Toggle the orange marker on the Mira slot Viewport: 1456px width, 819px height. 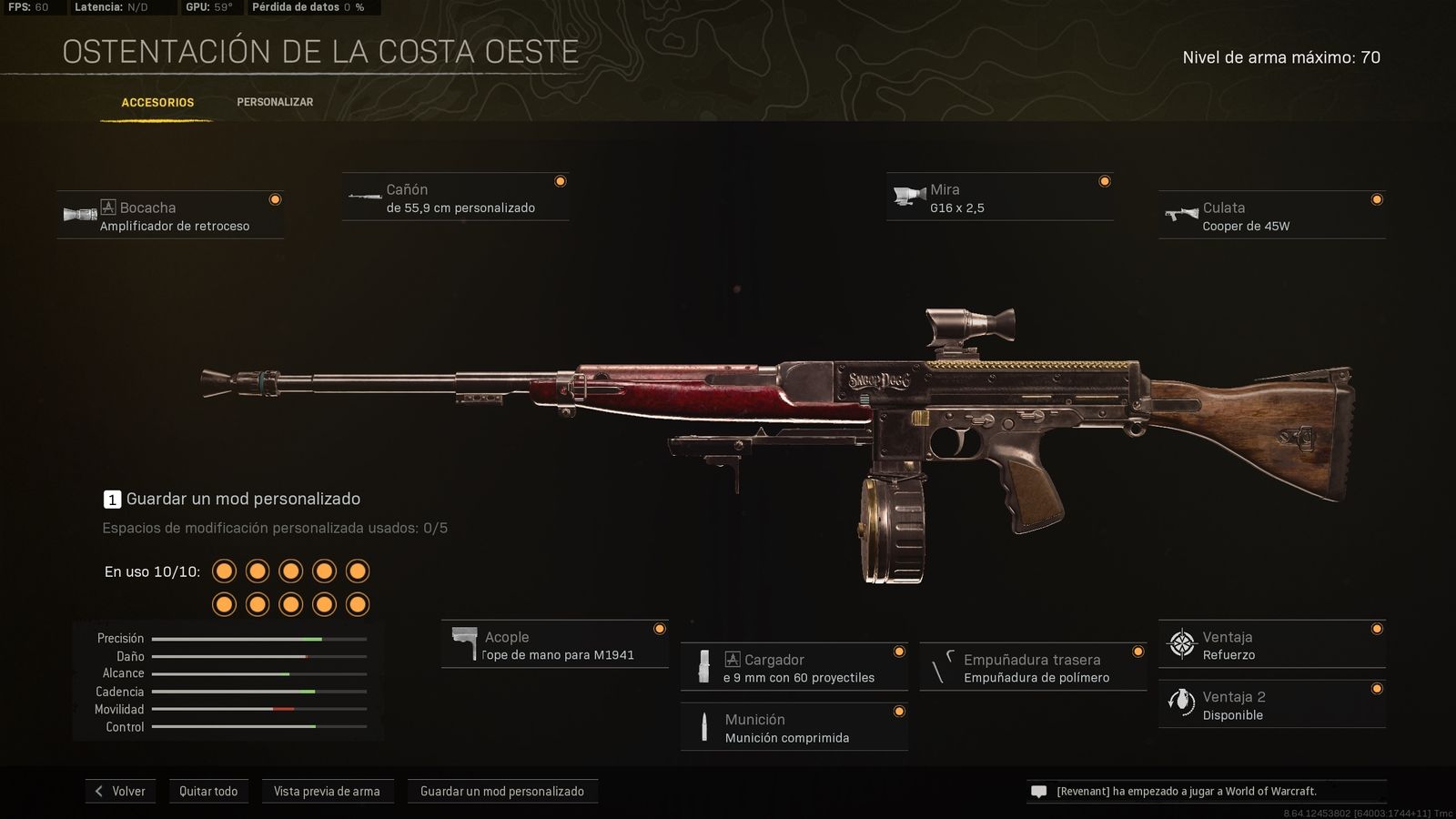click(x=1106, y=180)
